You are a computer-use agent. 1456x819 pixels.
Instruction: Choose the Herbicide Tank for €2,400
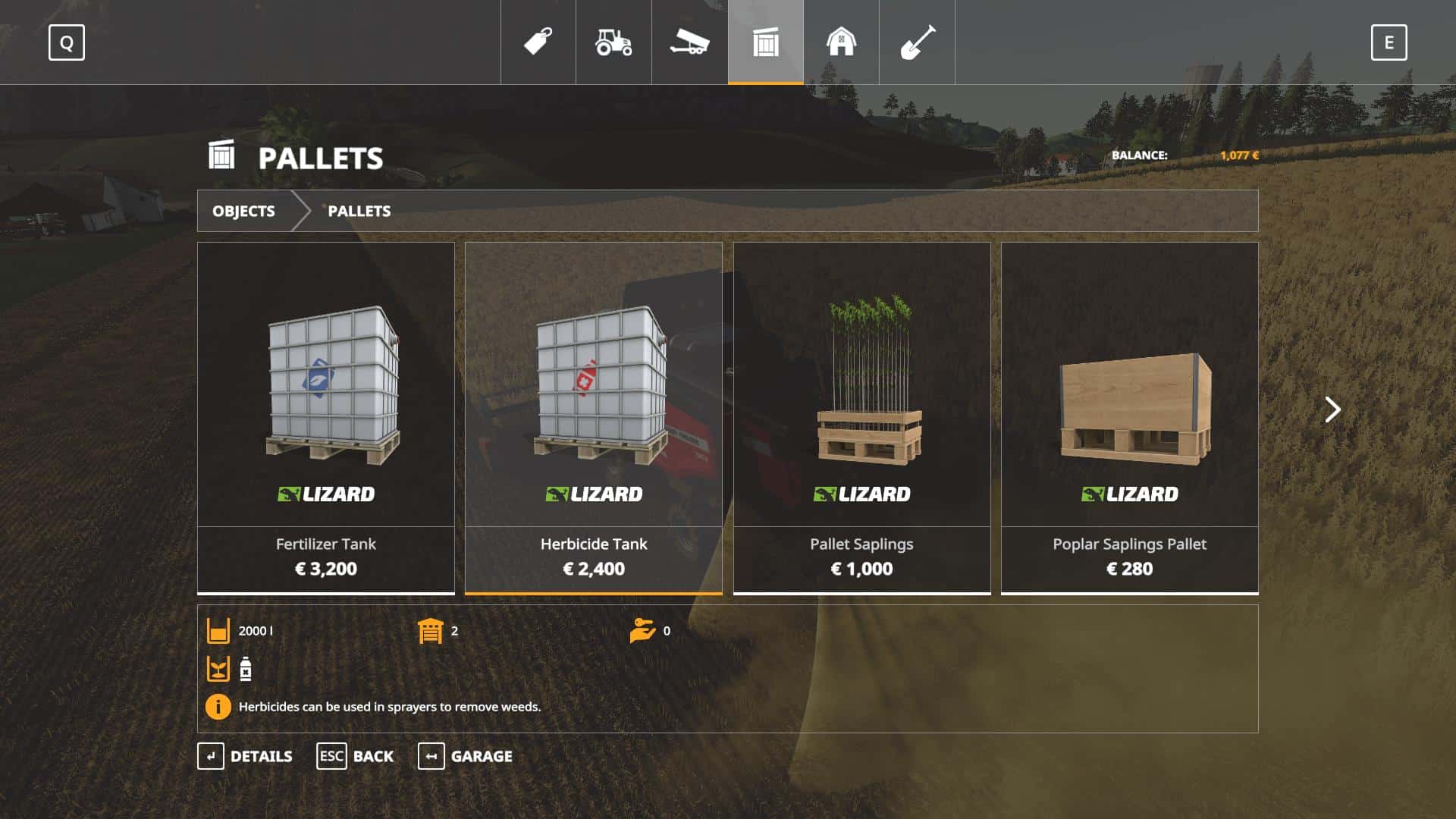tap(594, 417)
